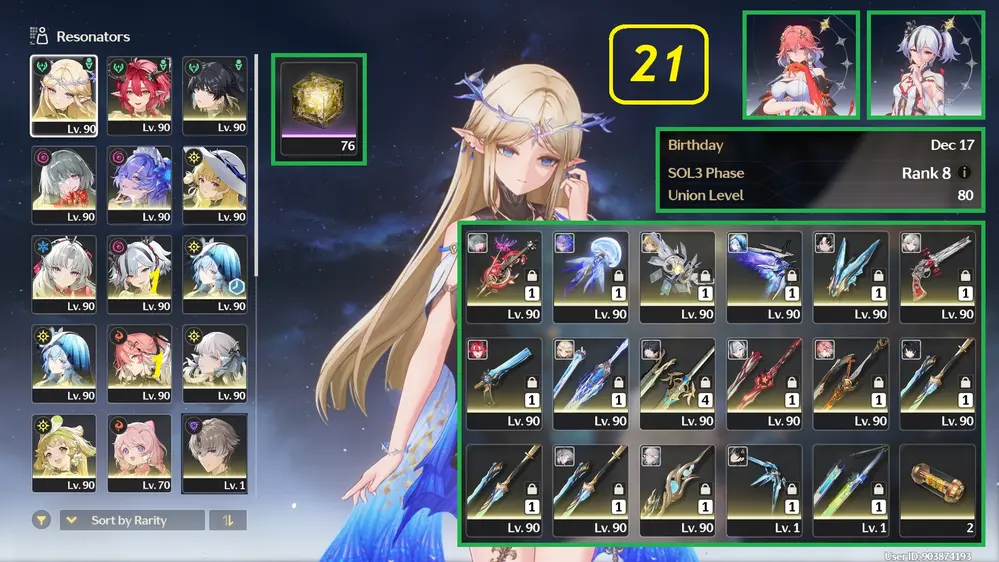Open the silver twin-tail character card

(x=925, y=65)
